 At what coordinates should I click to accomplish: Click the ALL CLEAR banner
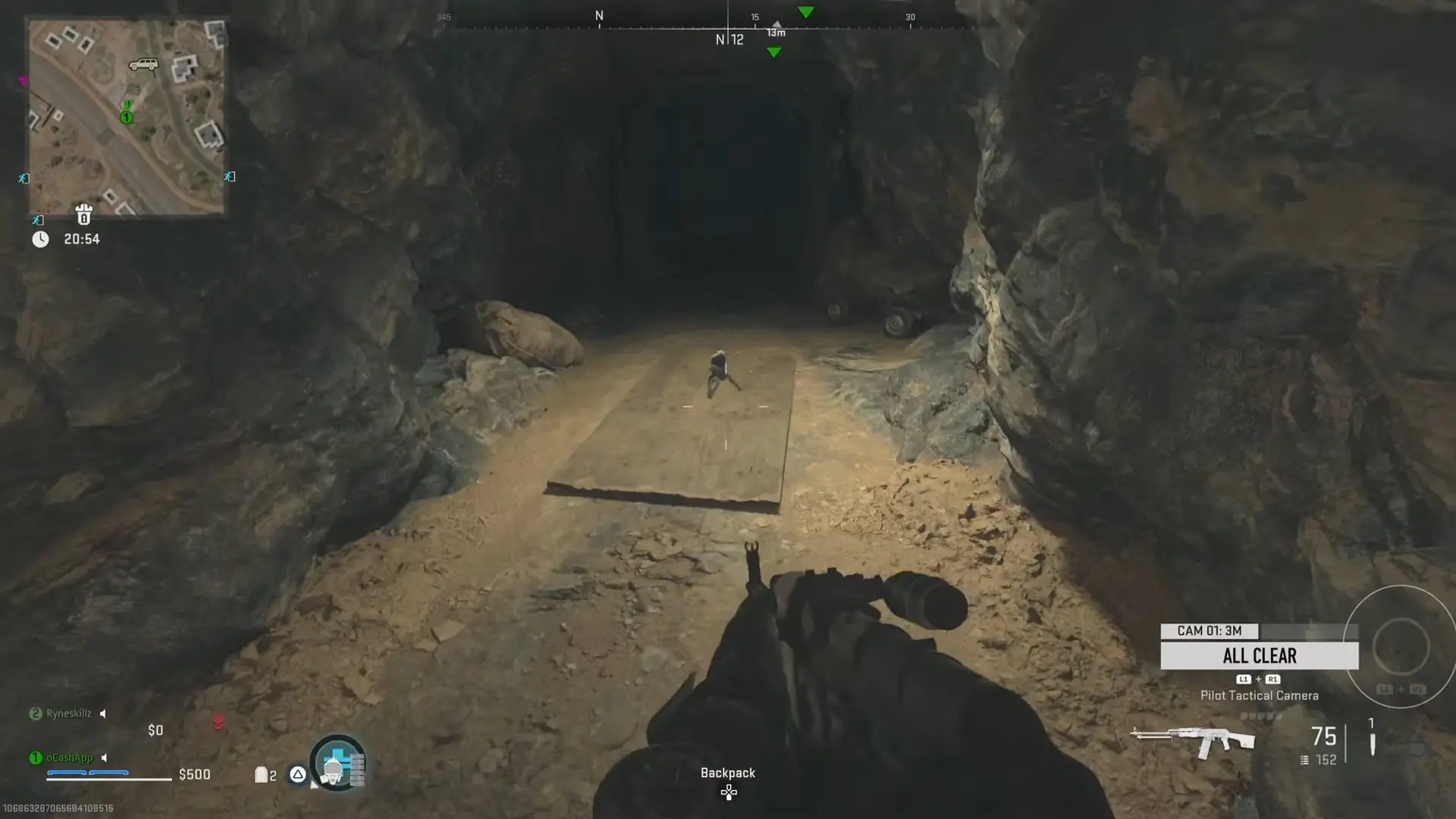point(1259,655)
